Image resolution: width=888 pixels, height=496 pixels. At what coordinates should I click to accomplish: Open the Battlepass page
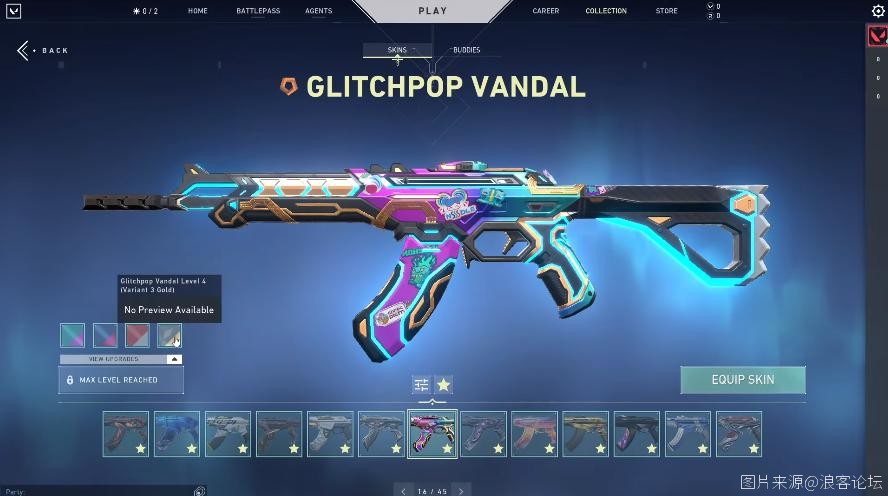(258, 11)
